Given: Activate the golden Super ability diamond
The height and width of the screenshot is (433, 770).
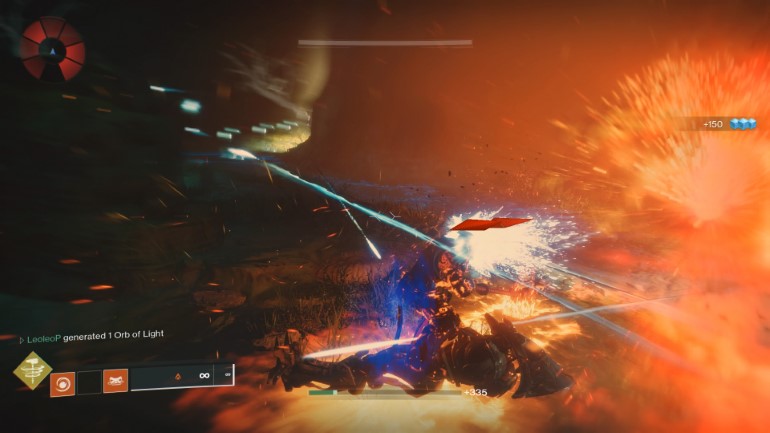Looking at the screenshot, I should point(32,373).
